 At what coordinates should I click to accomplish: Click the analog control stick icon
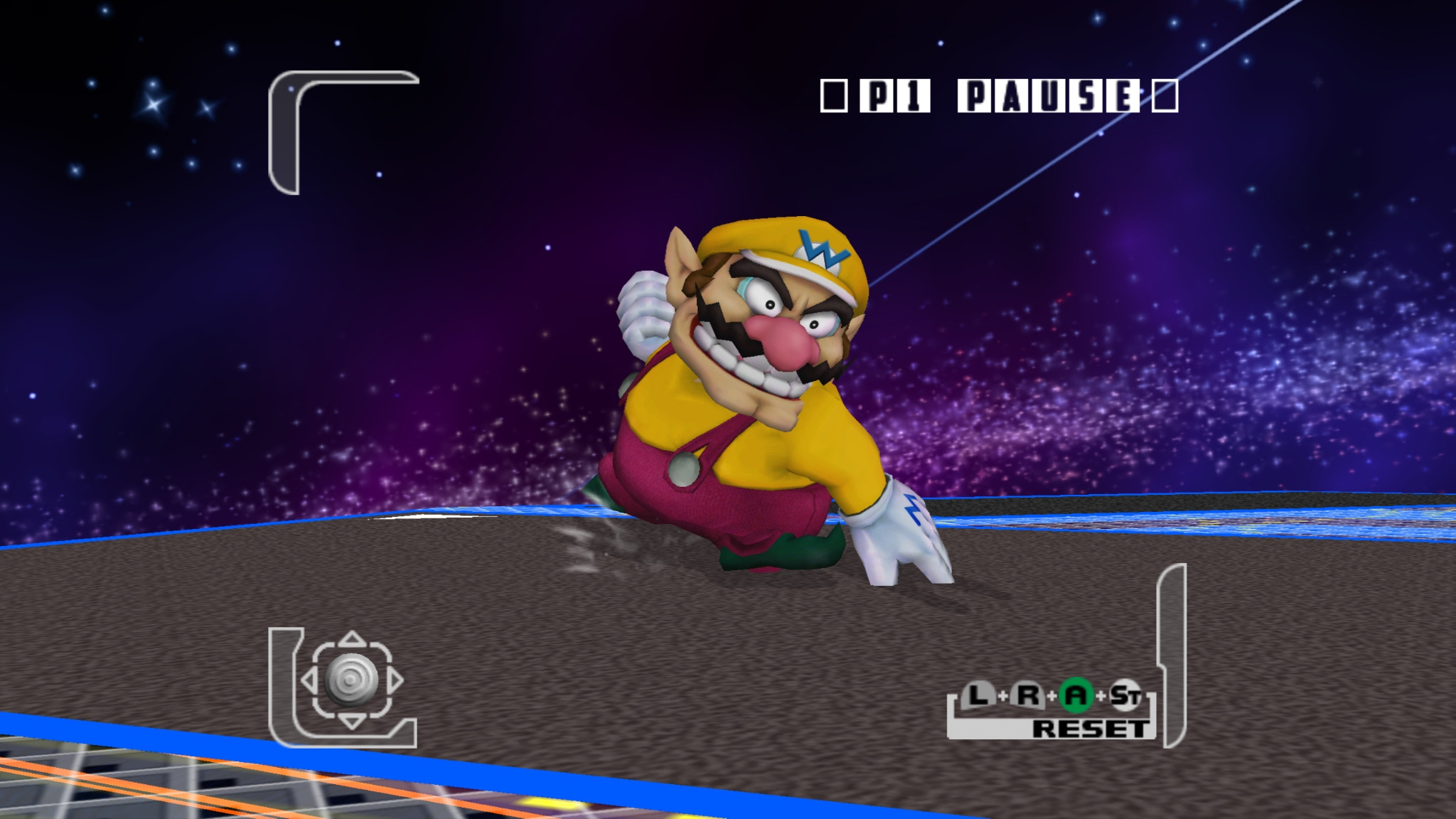[x=350, y=680]
